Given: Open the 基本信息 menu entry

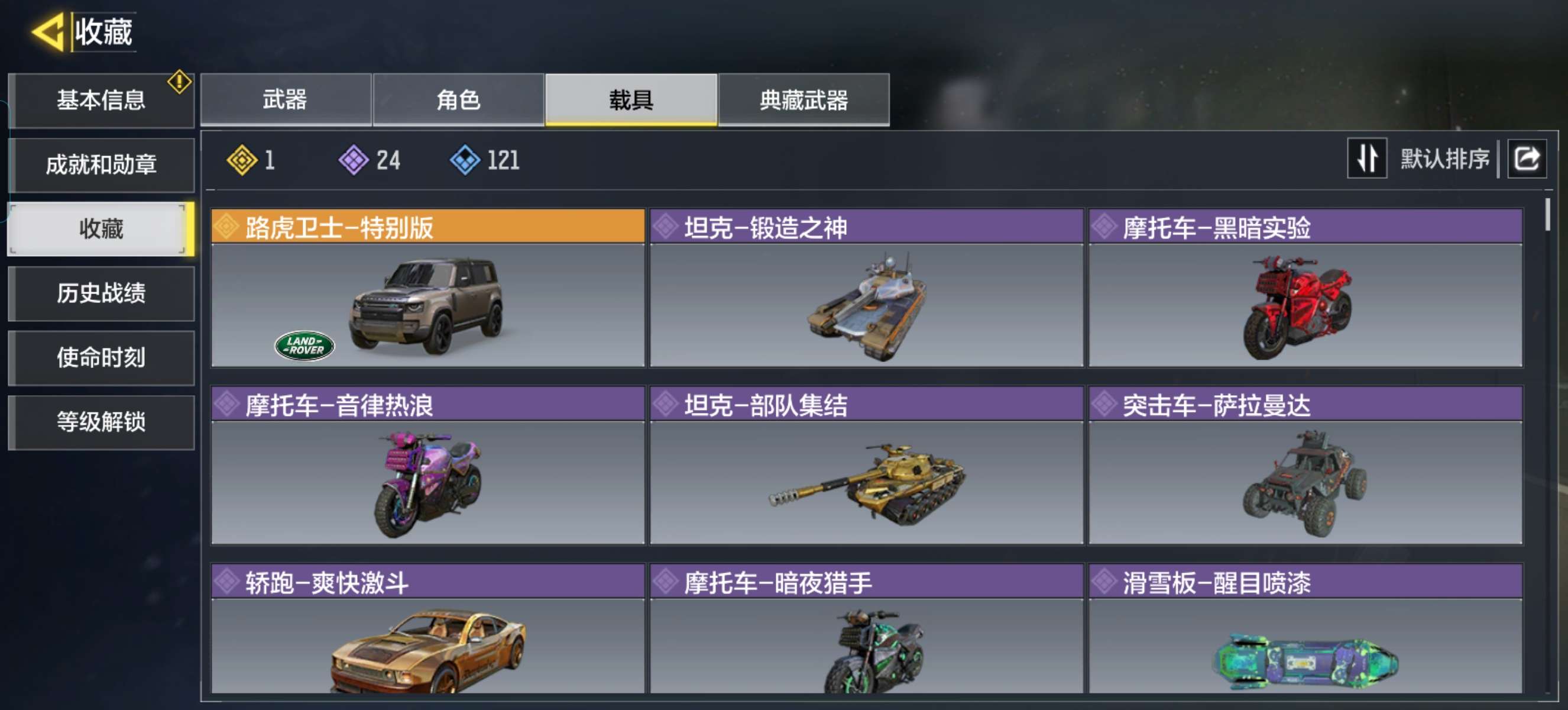Looking at the screenshot, I should click(x=101, y=101).
